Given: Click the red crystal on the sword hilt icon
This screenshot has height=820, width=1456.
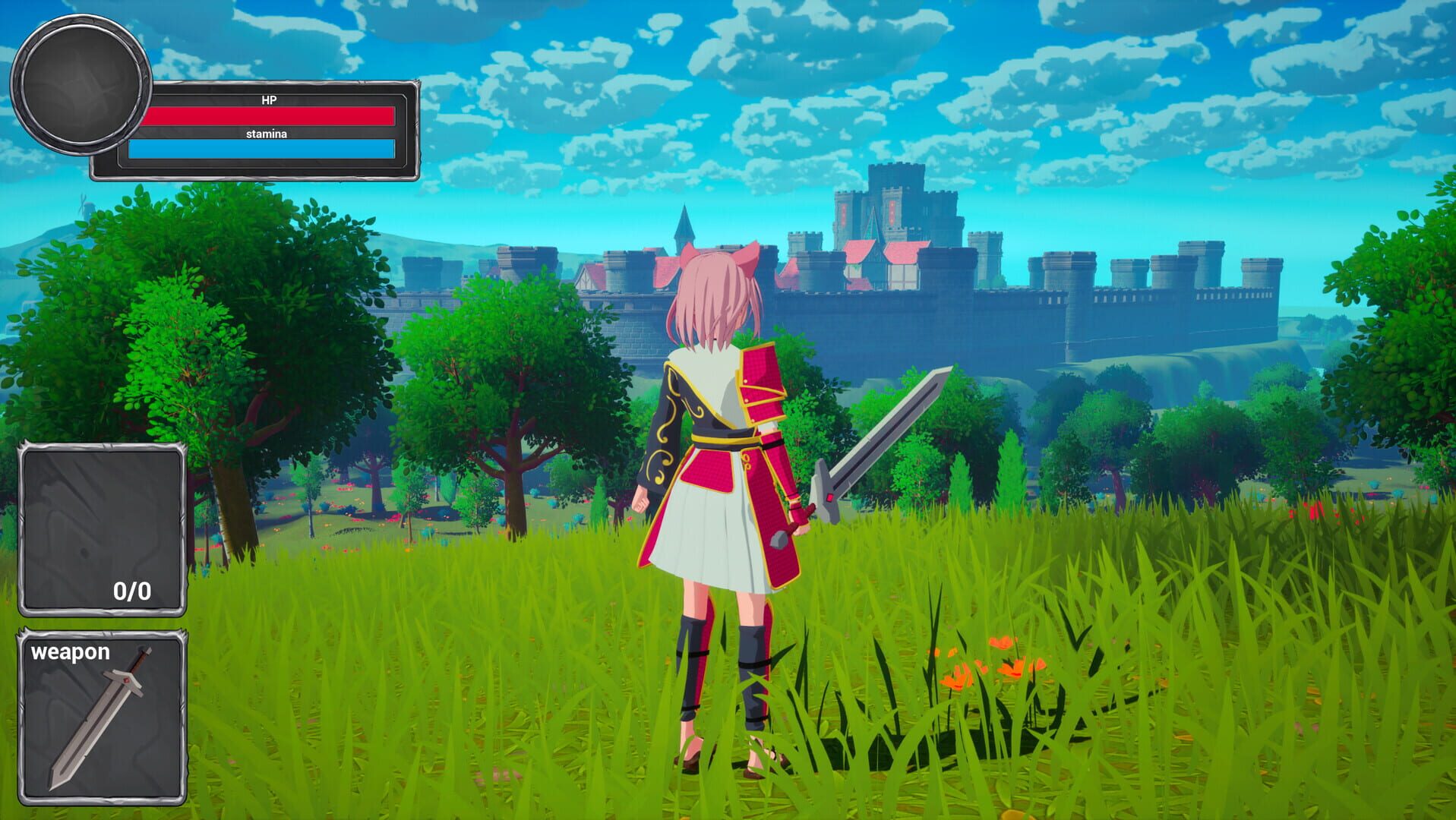Looking at the screenshot, I should [x=128, y=680].
